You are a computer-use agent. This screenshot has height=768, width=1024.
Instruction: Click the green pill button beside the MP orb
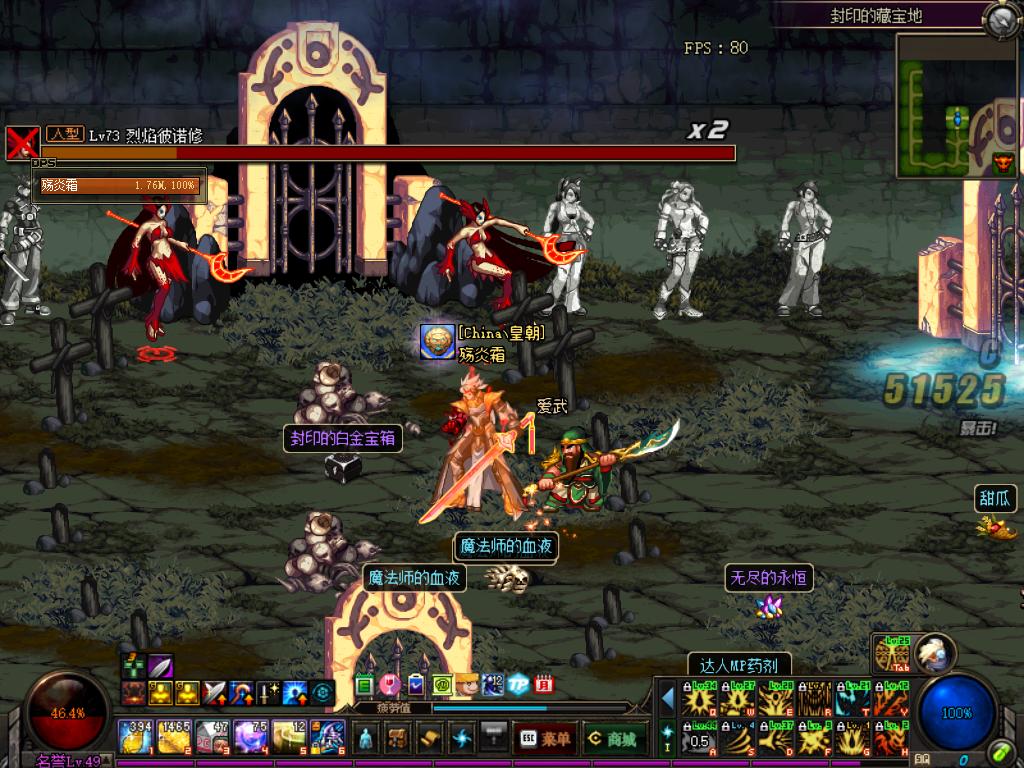1001,752
